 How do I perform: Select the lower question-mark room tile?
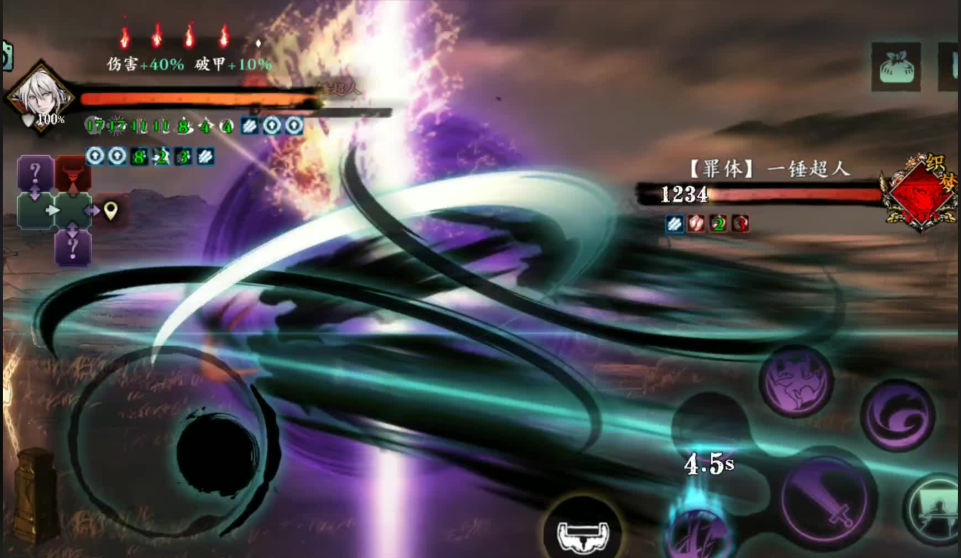coord(72,247)
